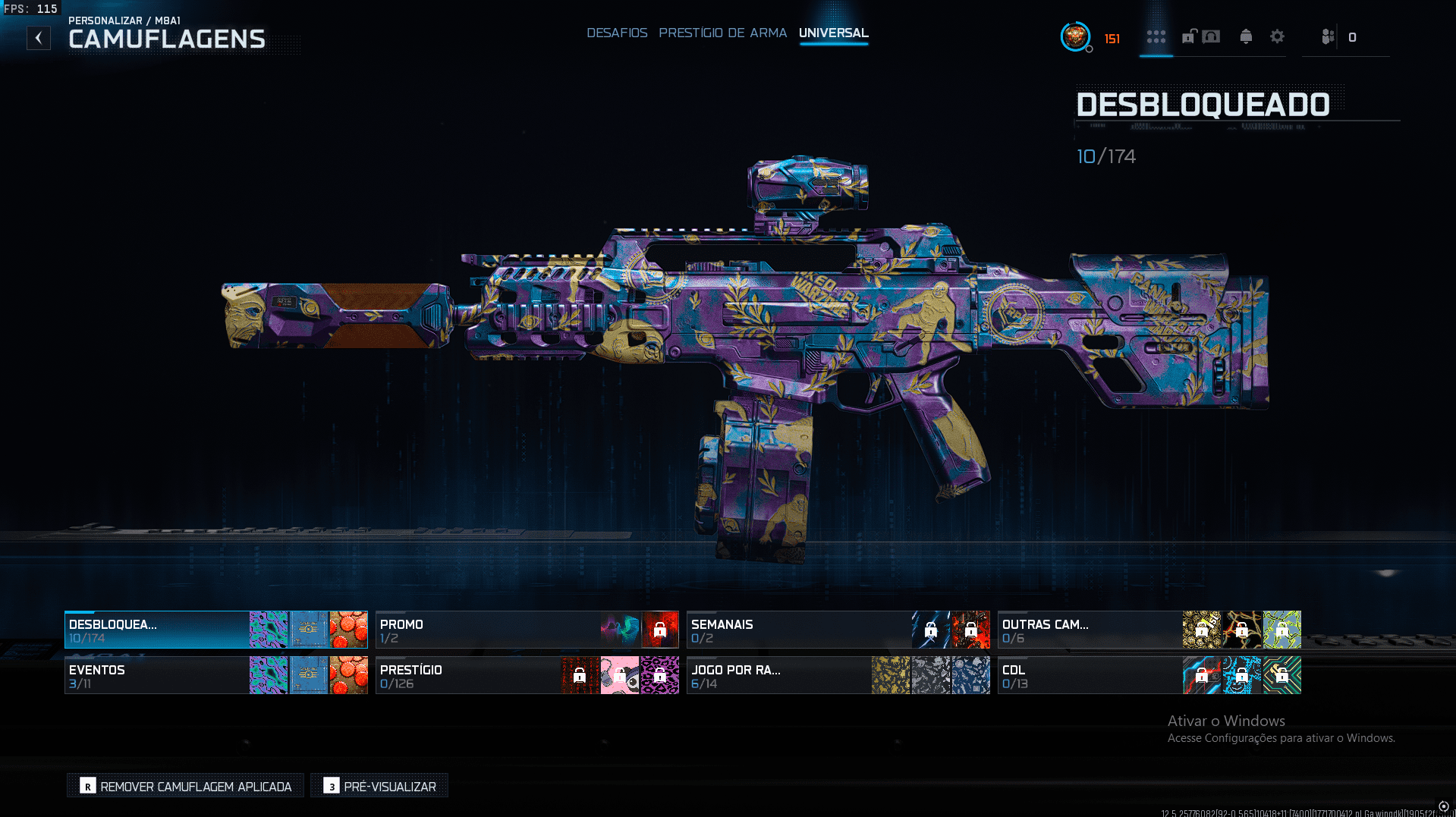Open the Prestígio de Arma tab

click(722, 33)
